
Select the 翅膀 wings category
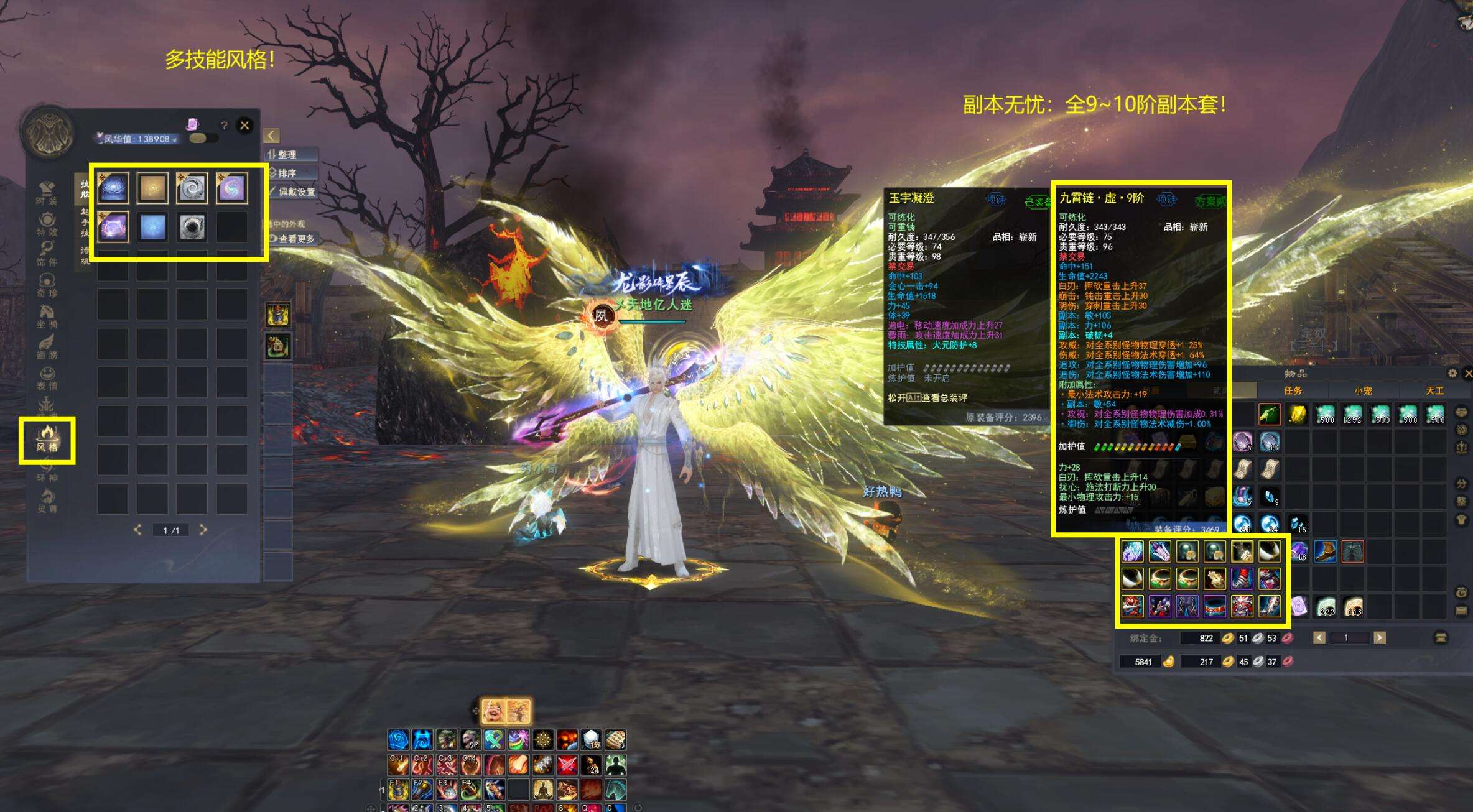47,347
